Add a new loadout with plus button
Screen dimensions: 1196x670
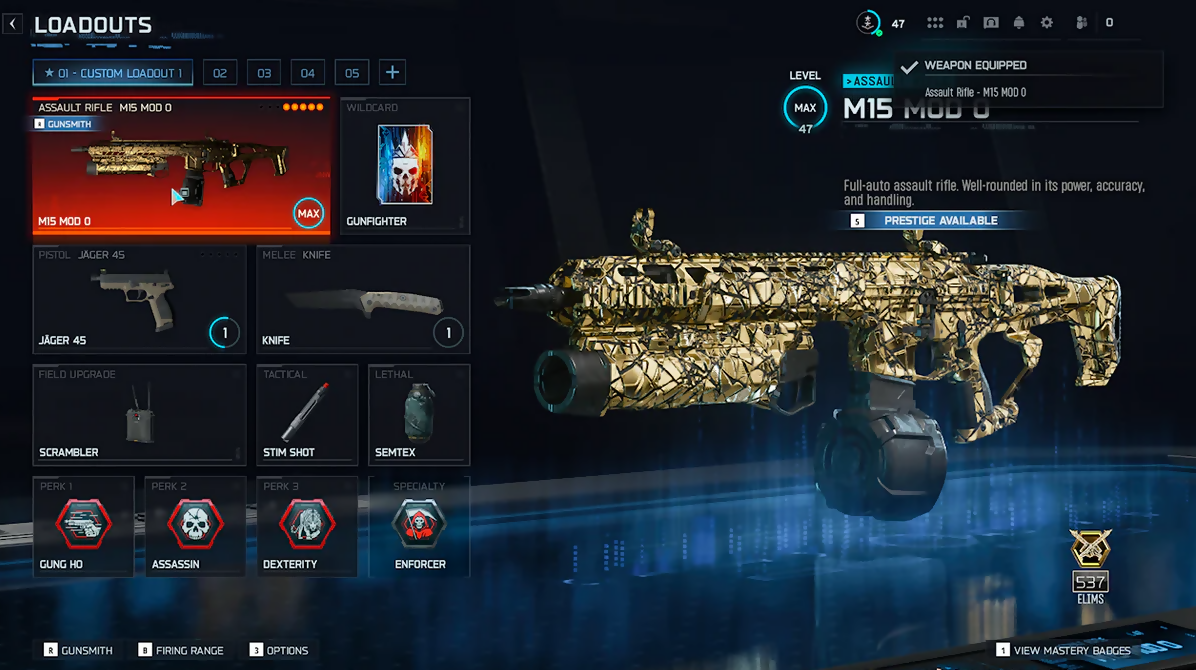[x=393, y=72]
